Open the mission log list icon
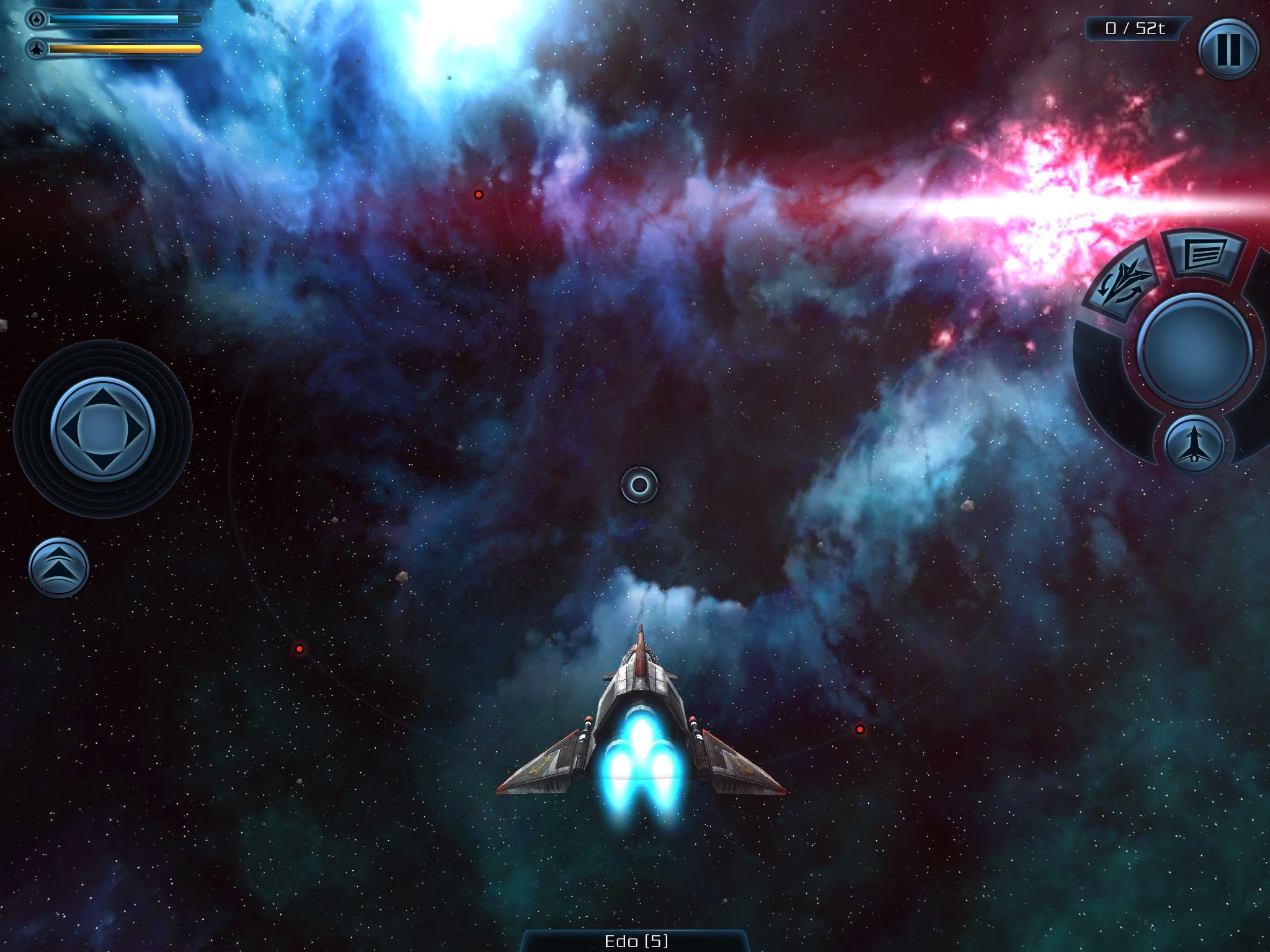This screenshot has width=1270, height=952. pyautogui.click(x=1203, y=255)
